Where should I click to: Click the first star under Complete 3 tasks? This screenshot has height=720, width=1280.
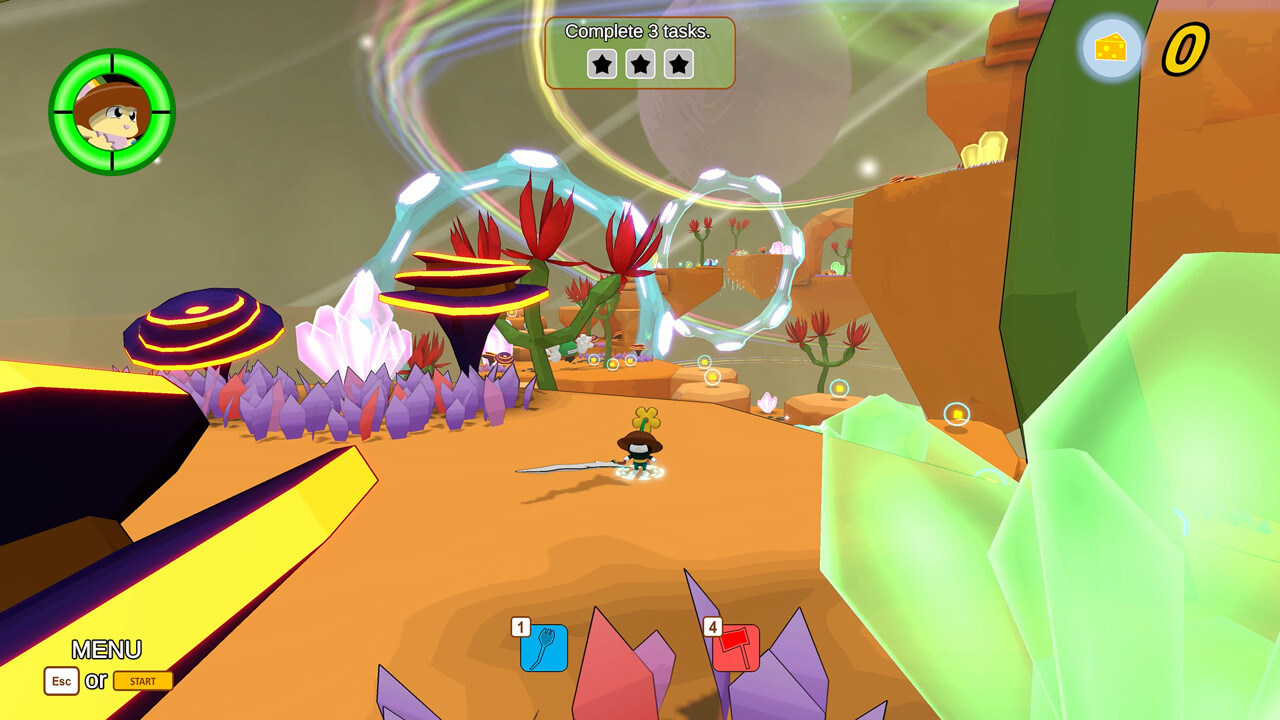point(601,64)
